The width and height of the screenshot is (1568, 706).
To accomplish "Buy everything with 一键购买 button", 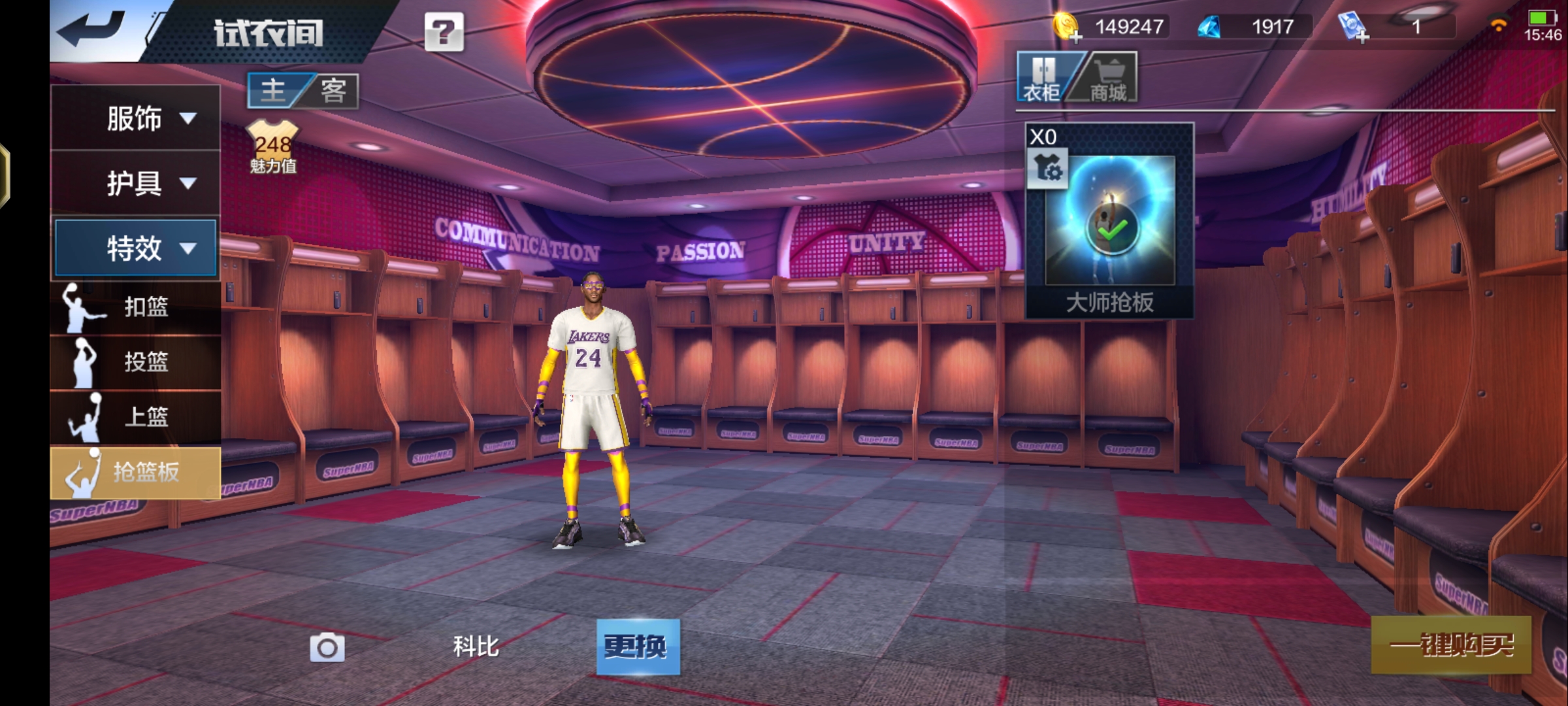I will [x=1451, y=645].
